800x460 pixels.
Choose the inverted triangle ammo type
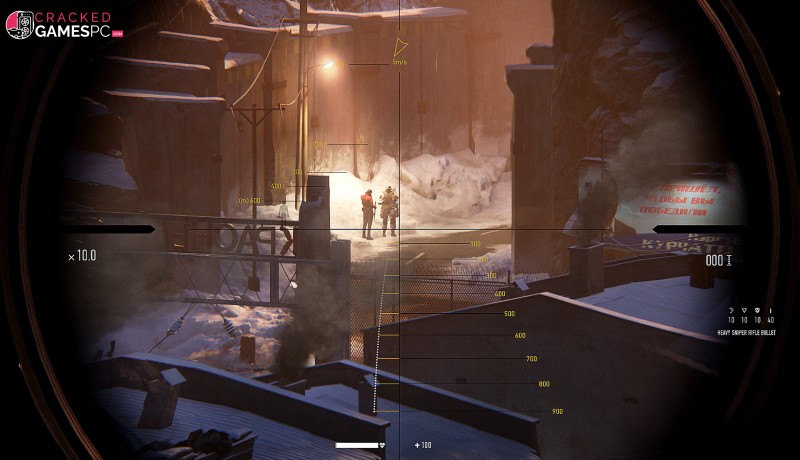pos(744,310)
